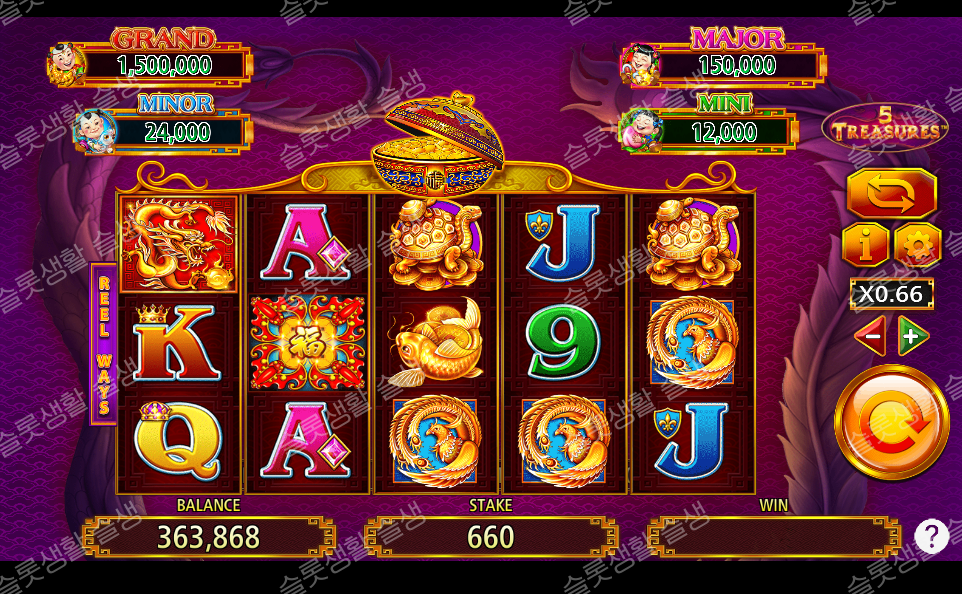Open help with the question mark button
962x594 pixels.
(931, 537)
